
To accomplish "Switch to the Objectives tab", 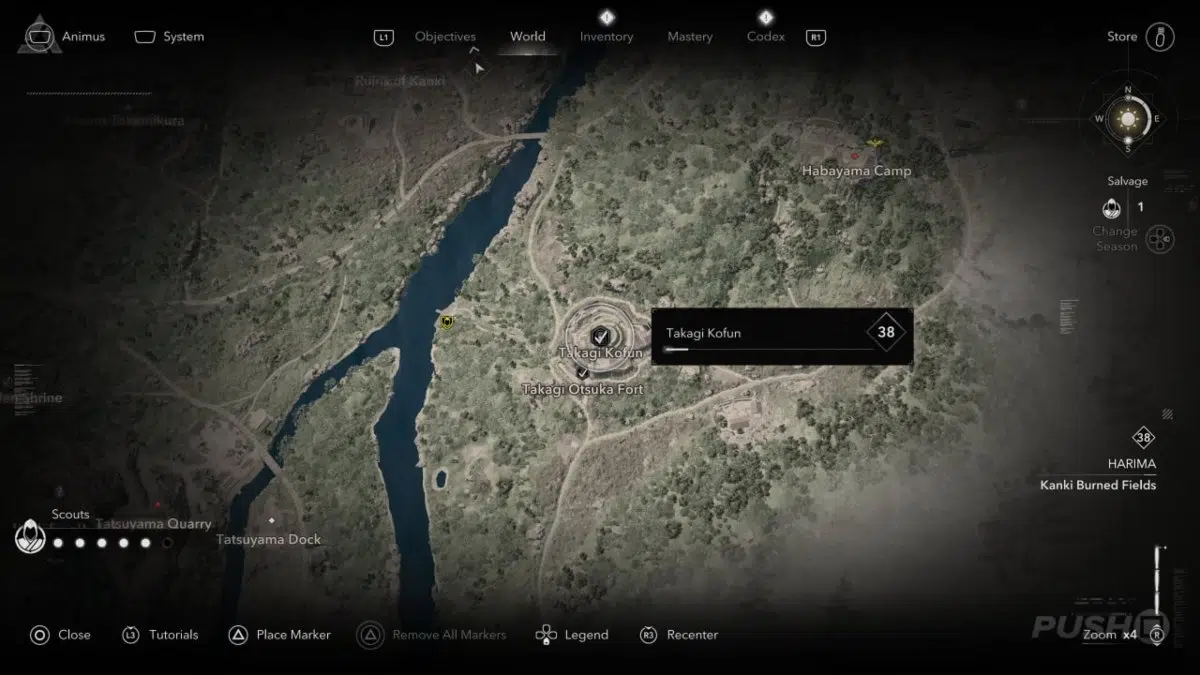I will point(445,37).
